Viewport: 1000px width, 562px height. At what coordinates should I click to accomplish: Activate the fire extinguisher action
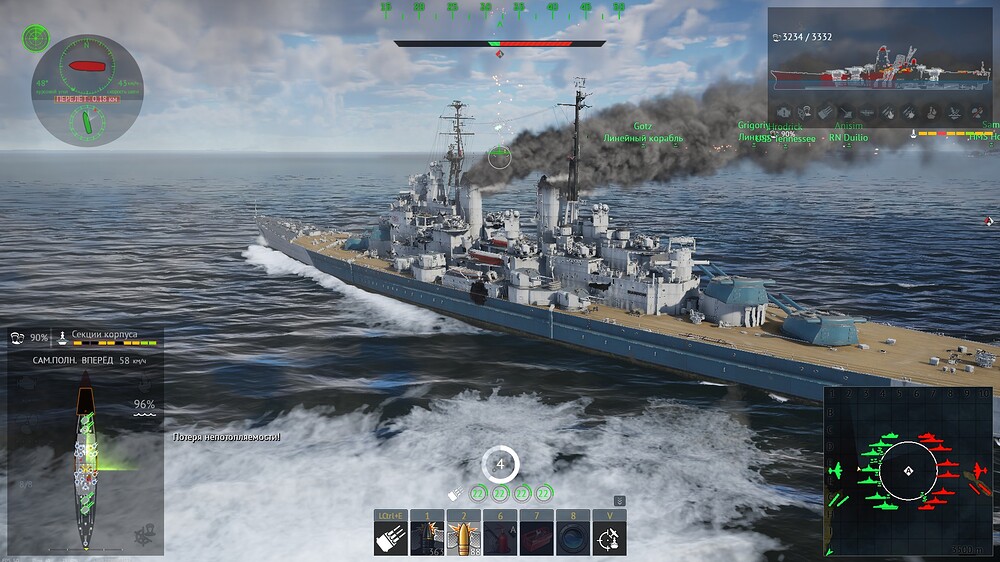499,538
